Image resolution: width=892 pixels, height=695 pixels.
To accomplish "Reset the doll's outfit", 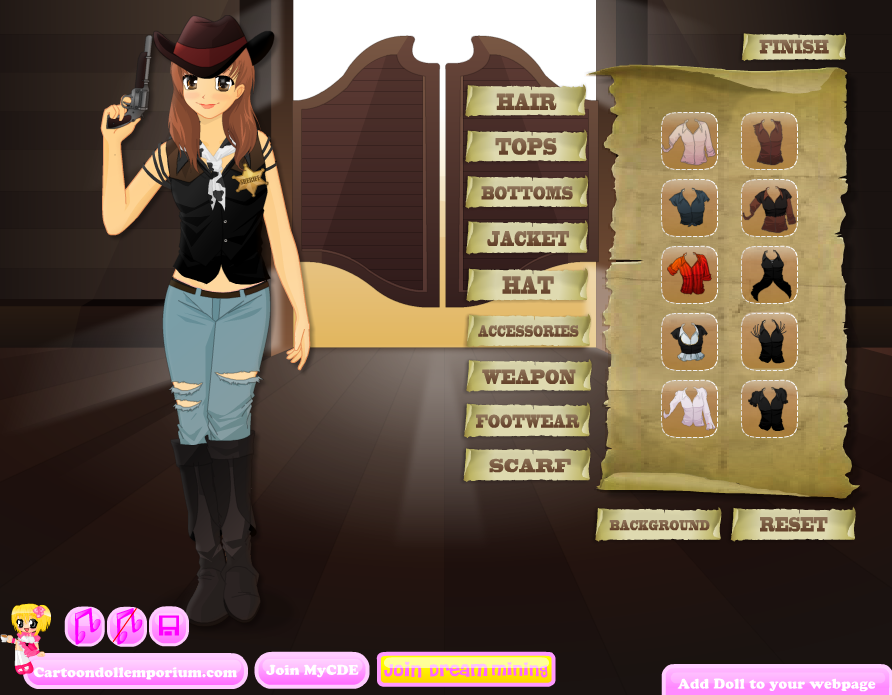I will (x=793, y=525).
